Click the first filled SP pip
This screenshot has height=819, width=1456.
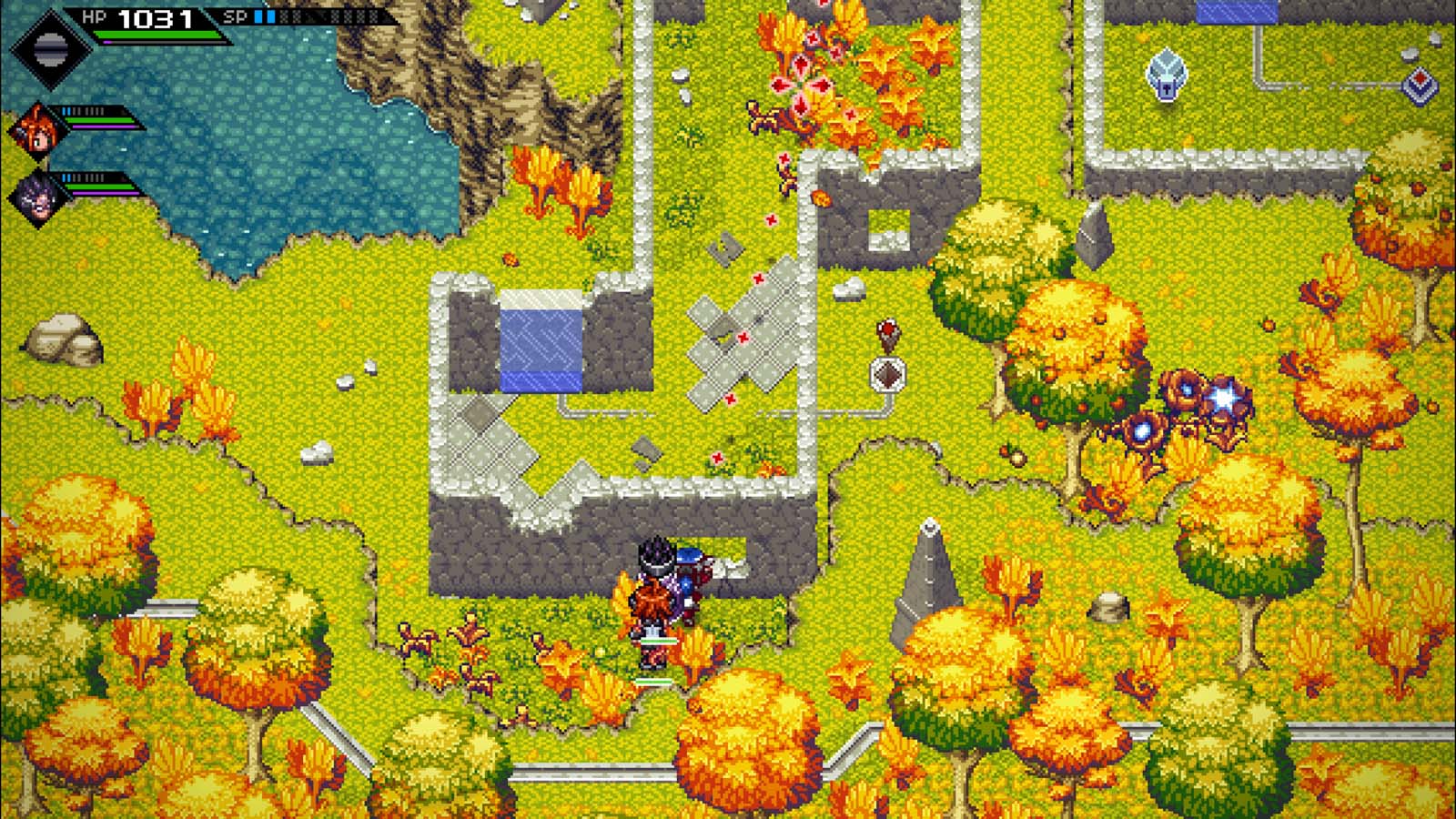pyautogui.click(x=258, y=16)
